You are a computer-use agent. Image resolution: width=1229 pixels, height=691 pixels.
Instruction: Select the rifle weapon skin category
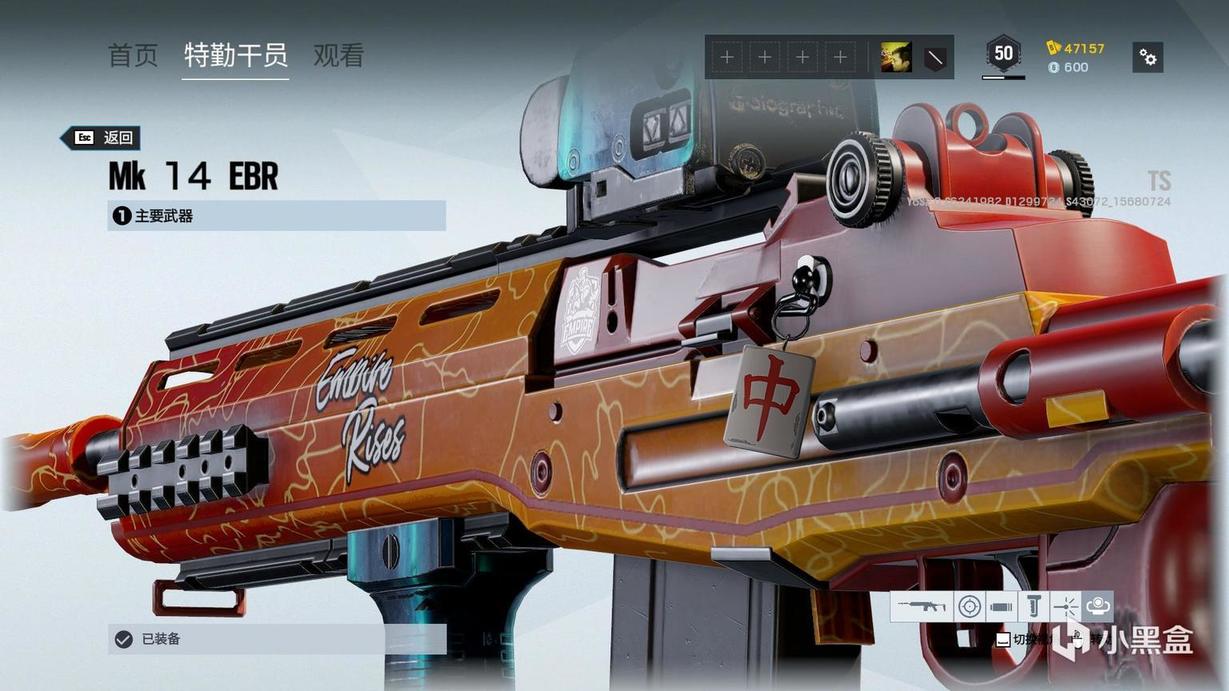tap(921, 606)
